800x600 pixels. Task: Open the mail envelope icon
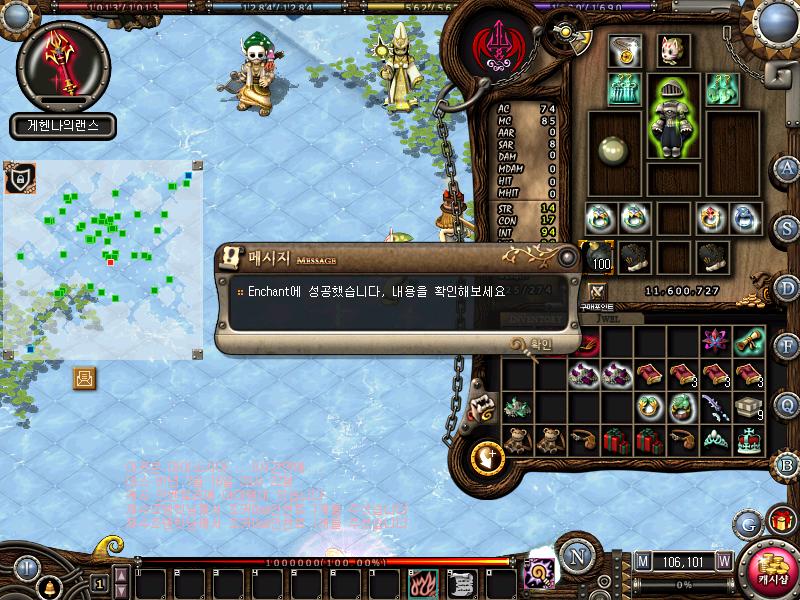tap(85, 378)
